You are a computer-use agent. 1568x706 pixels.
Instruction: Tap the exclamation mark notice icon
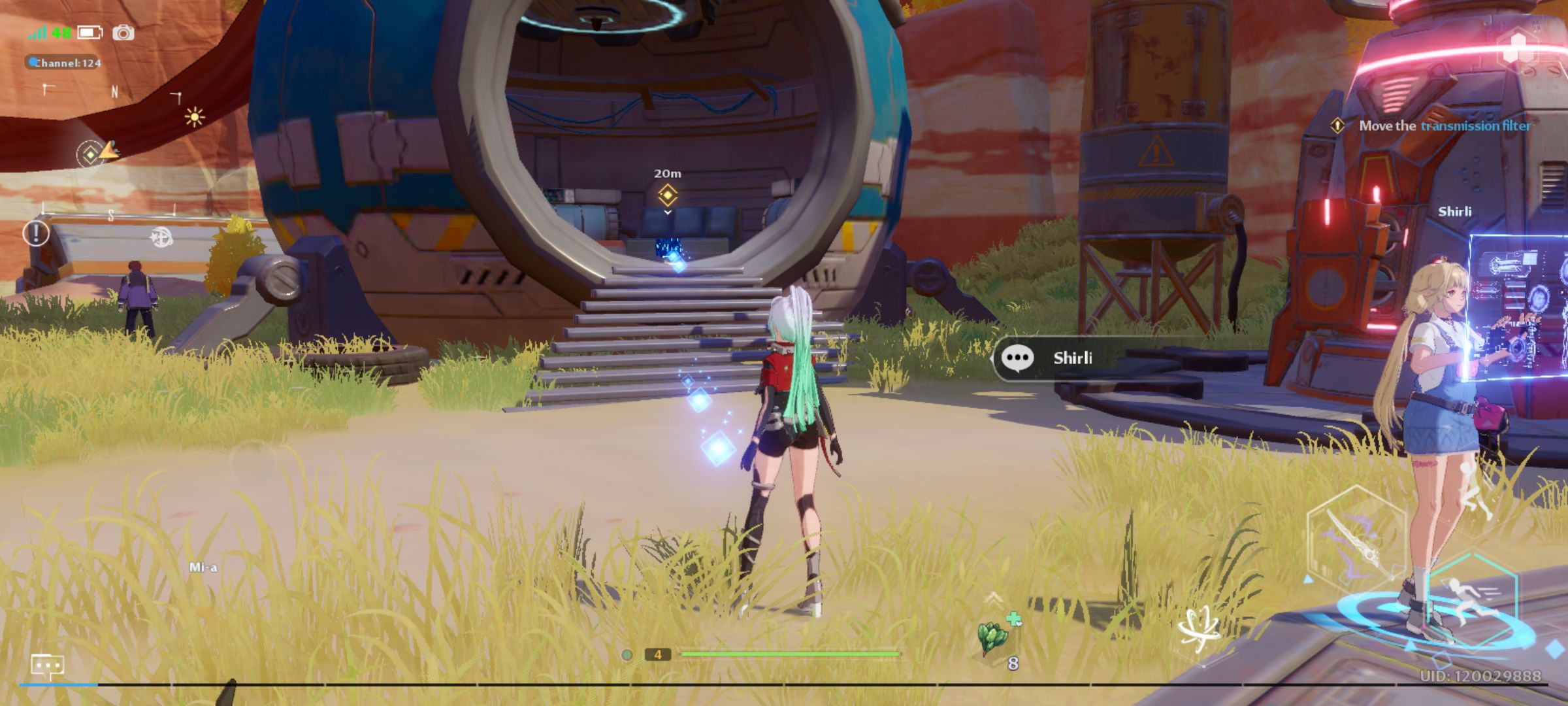(x=36, y=233)
